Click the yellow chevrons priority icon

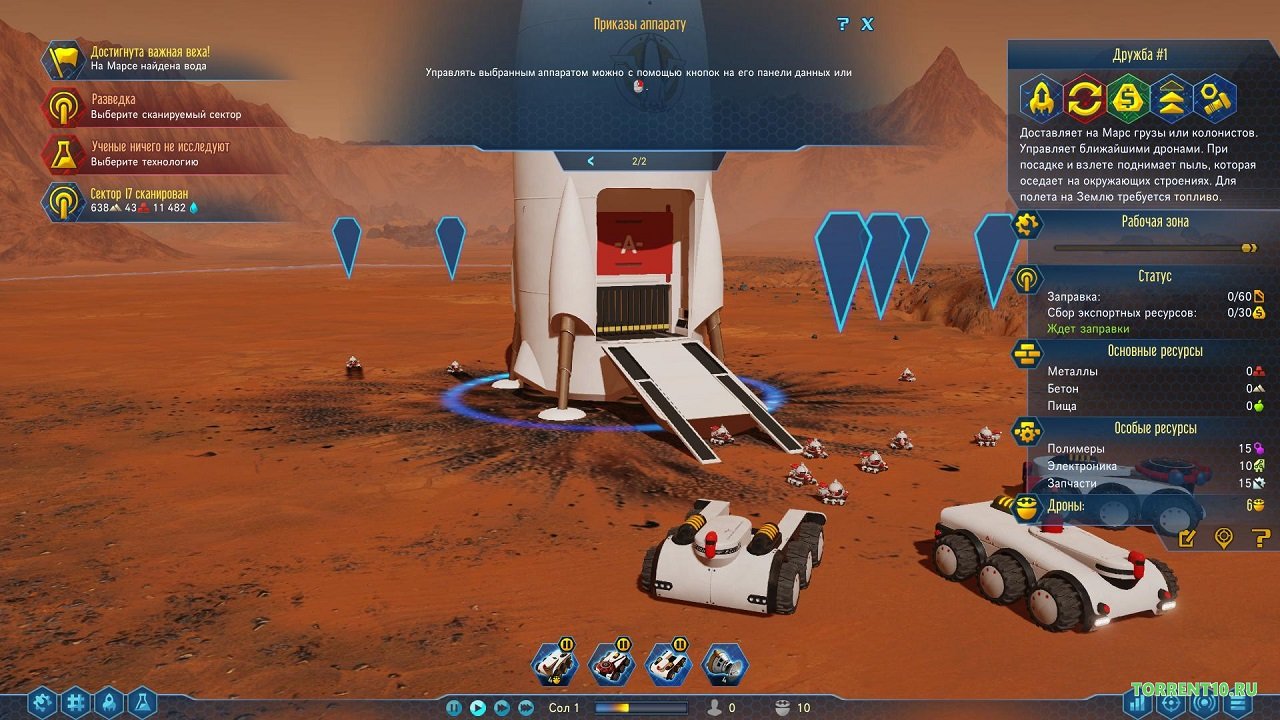click(x=1171, y=99)
